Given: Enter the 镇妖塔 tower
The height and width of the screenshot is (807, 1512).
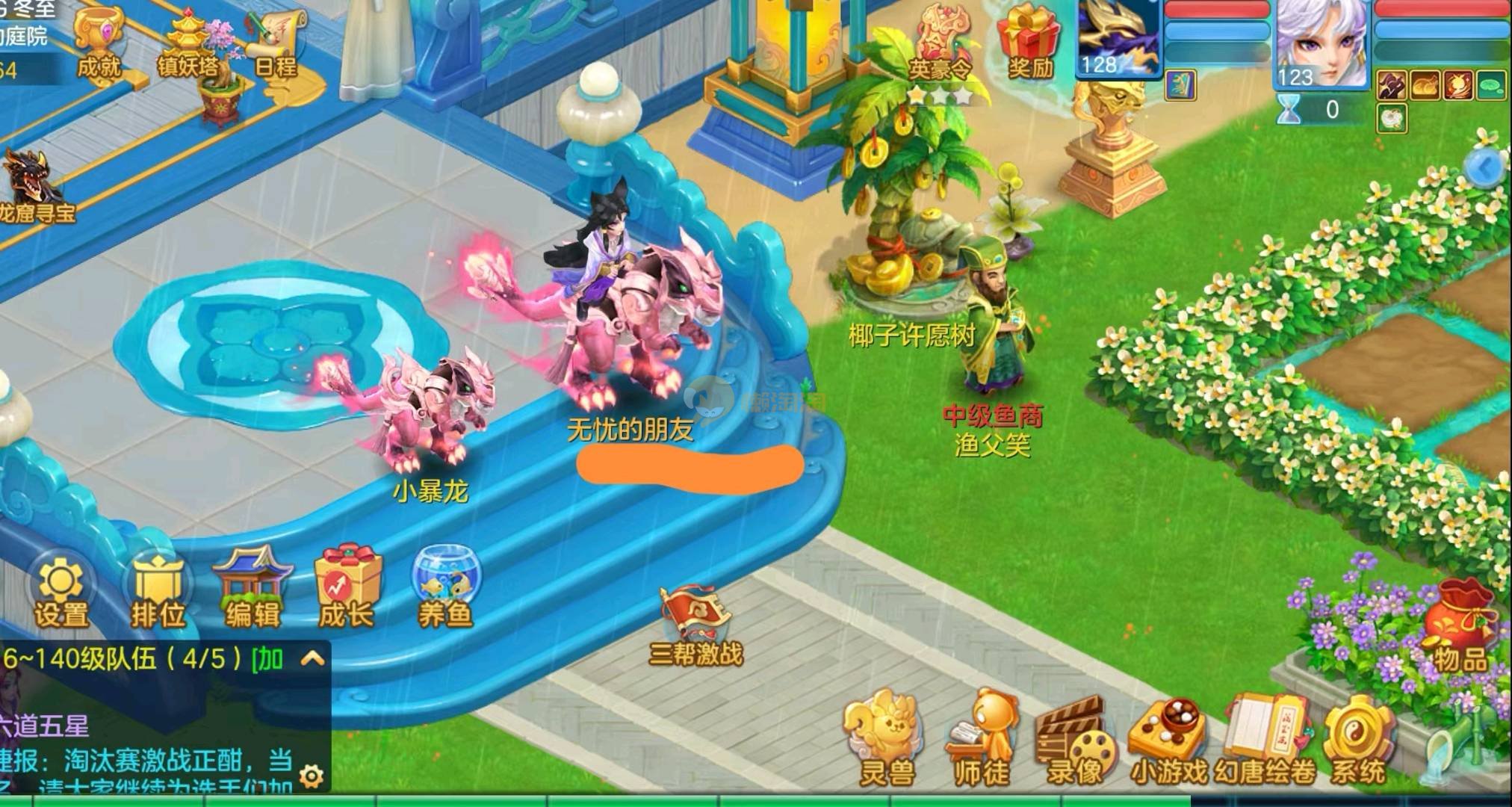Looking at the screenshot, I should tap(188, 43).
